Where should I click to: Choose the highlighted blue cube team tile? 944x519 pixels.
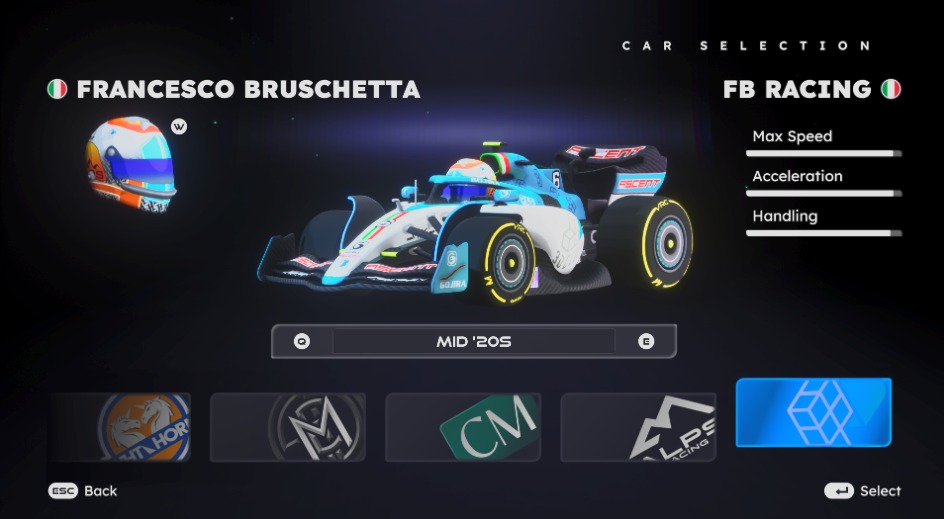pos(813,412)
